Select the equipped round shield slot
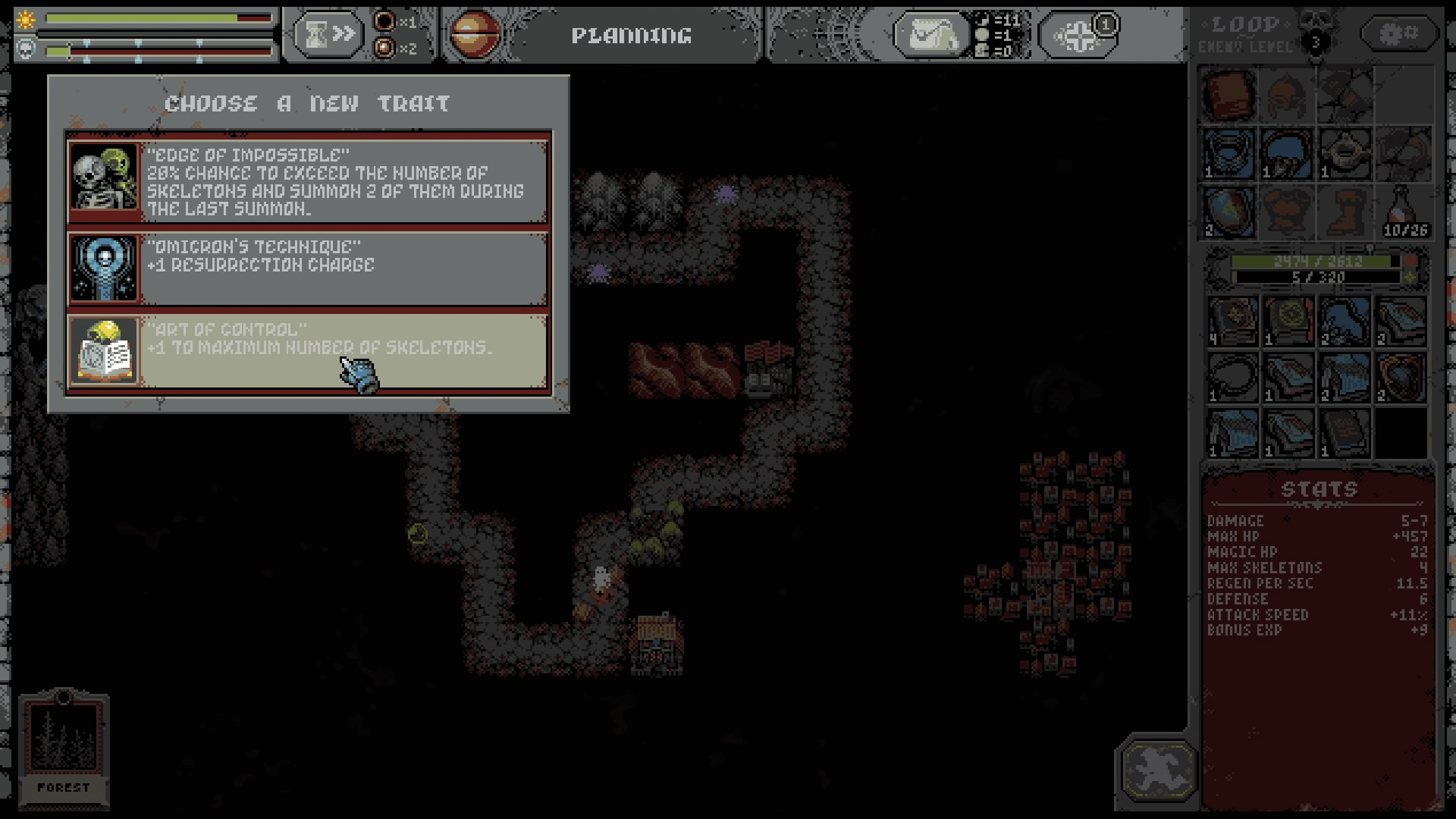 1229,212
